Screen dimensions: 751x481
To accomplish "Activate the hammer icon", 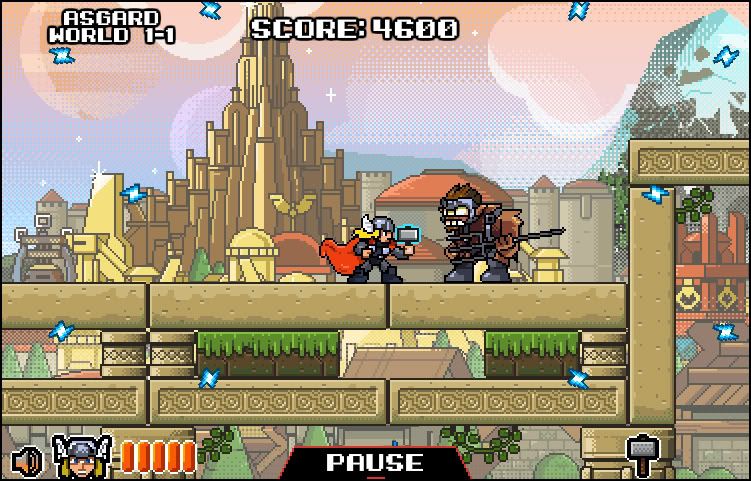I will coord(640,455).
